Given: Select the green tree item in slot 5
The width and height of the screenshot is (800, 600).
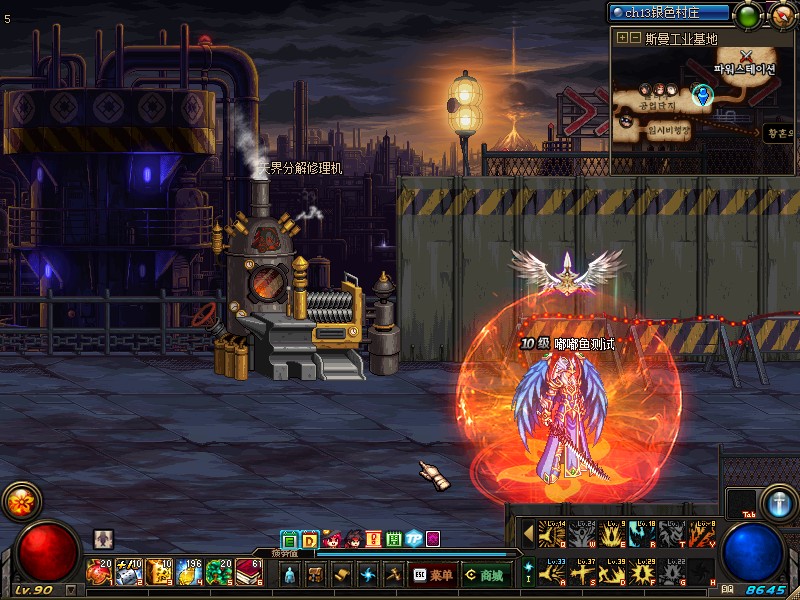Looking at the screenshot, I should coord(217,572).
